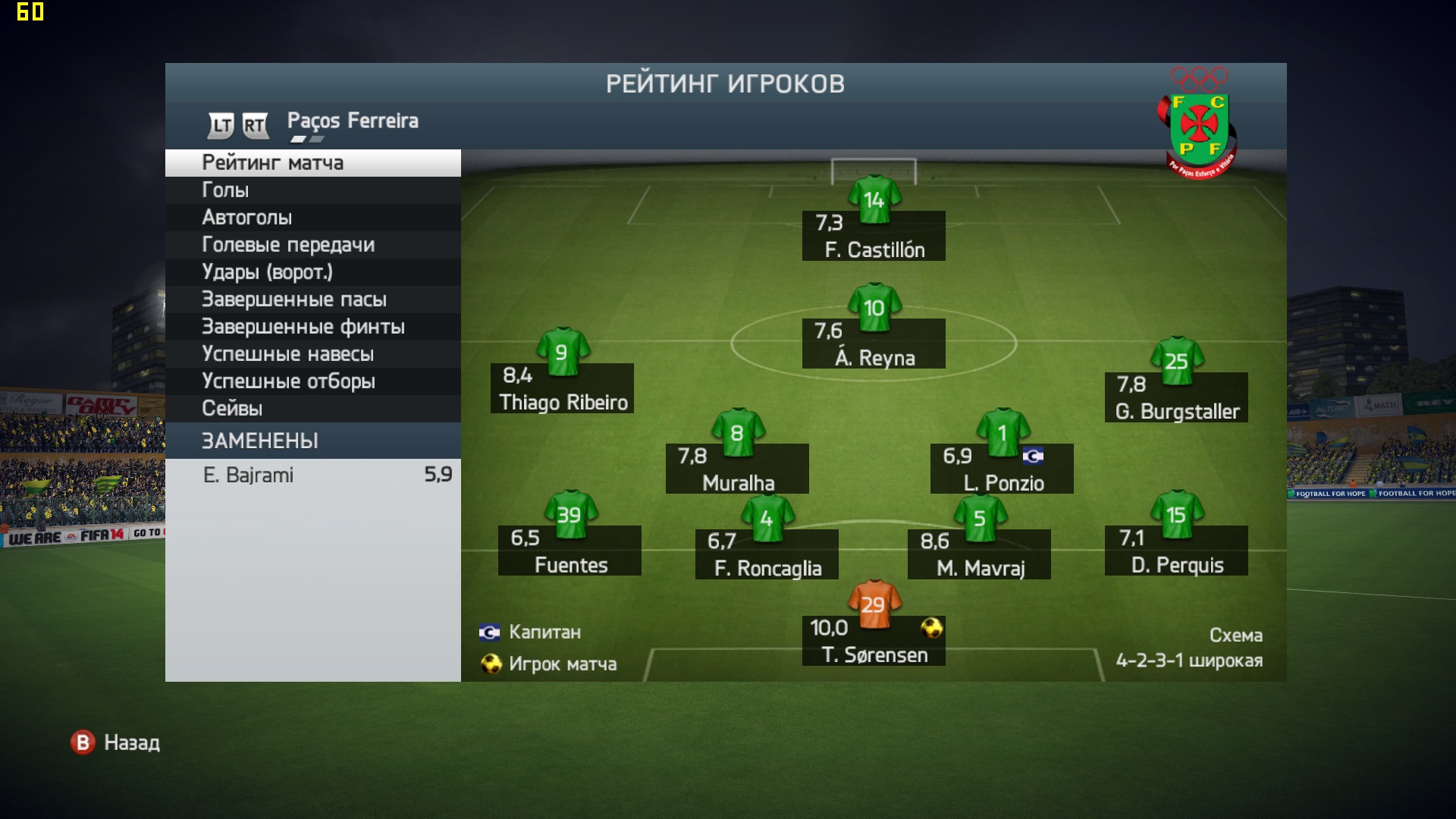Select captain L. Ponzio's player card
Viewport: 1456px width, 819px height.
pos(1002,469)
